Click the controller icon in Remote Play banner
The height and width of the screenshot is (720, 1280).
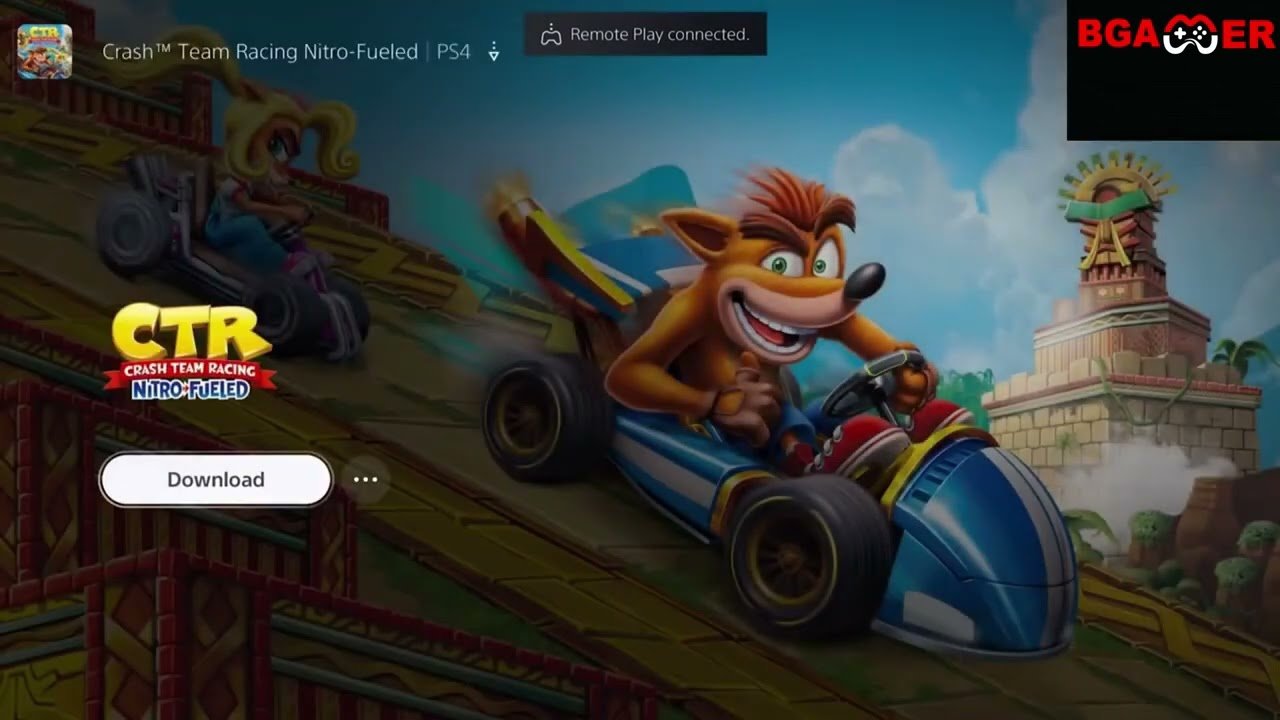pyautogui.click(x=550, y=33)
